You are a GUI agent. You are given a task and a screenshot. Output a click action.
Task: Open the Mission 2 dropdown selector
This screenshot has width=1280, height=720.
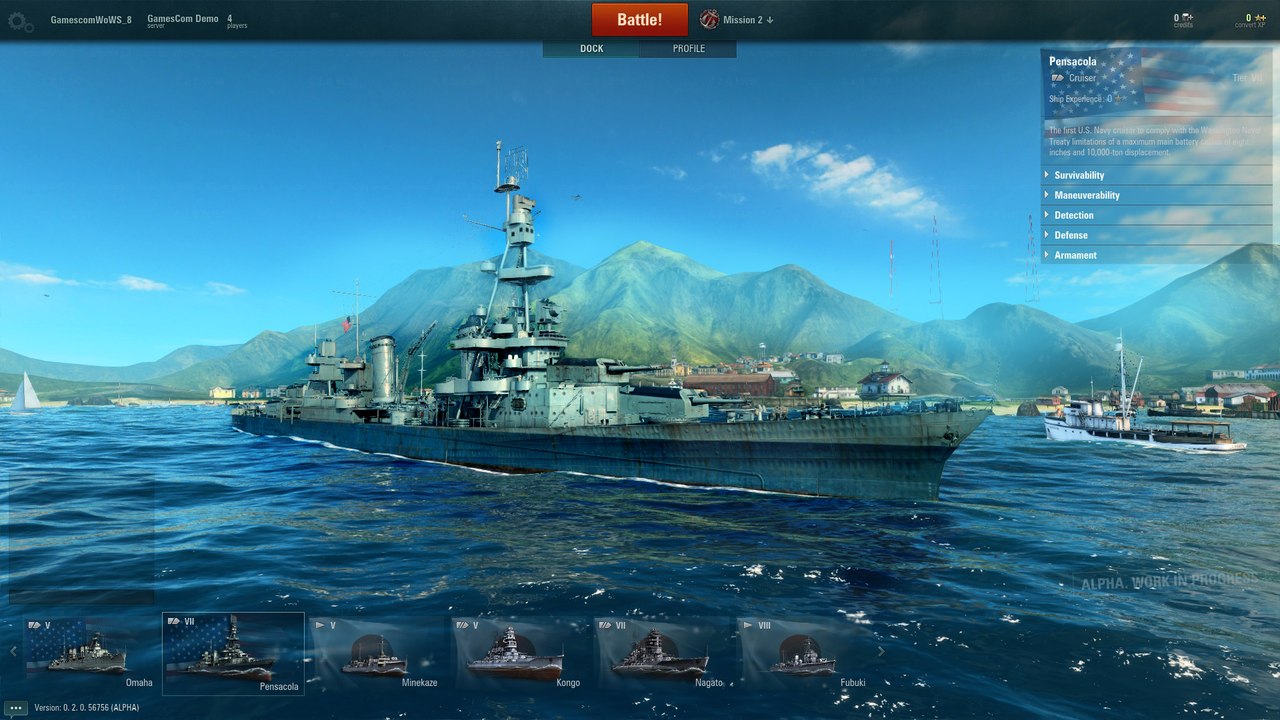coord(738,20)
